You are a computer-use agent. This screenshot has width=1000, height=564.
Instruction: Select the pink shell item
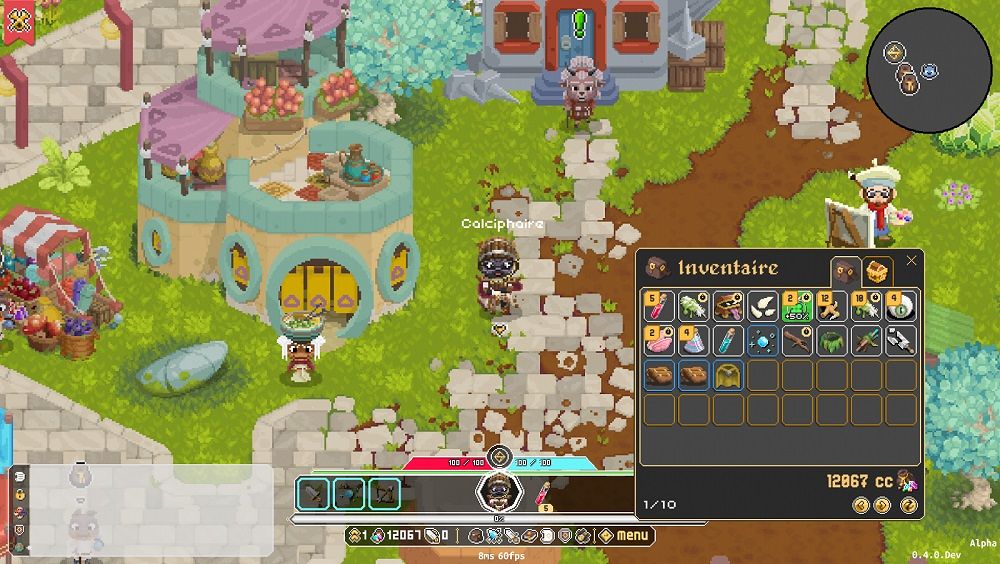click(x=659, y=341)
